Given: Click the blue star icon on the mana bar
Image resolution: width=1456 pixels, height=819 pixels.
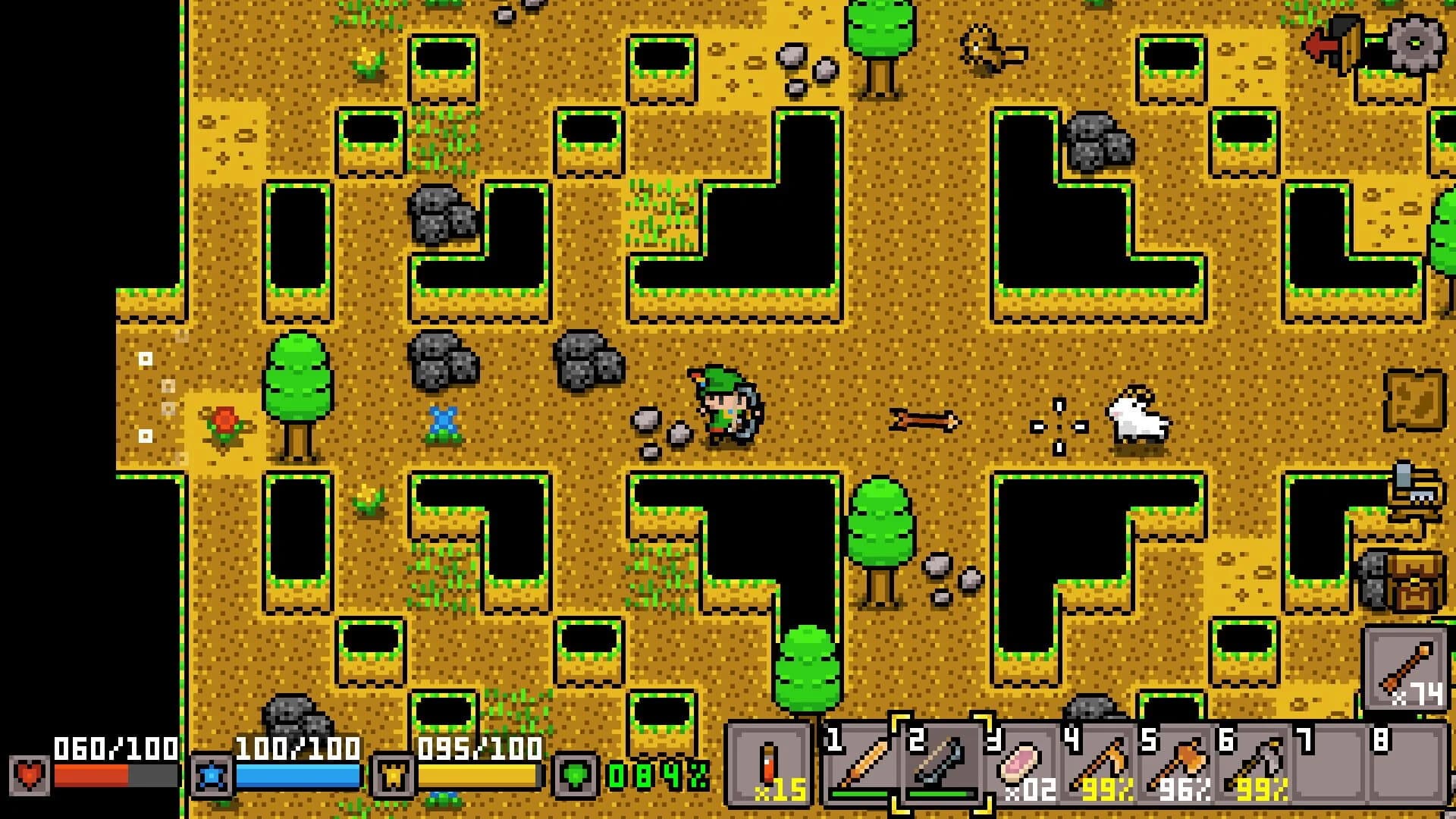Looking at the screenshot, I should 213,775.
